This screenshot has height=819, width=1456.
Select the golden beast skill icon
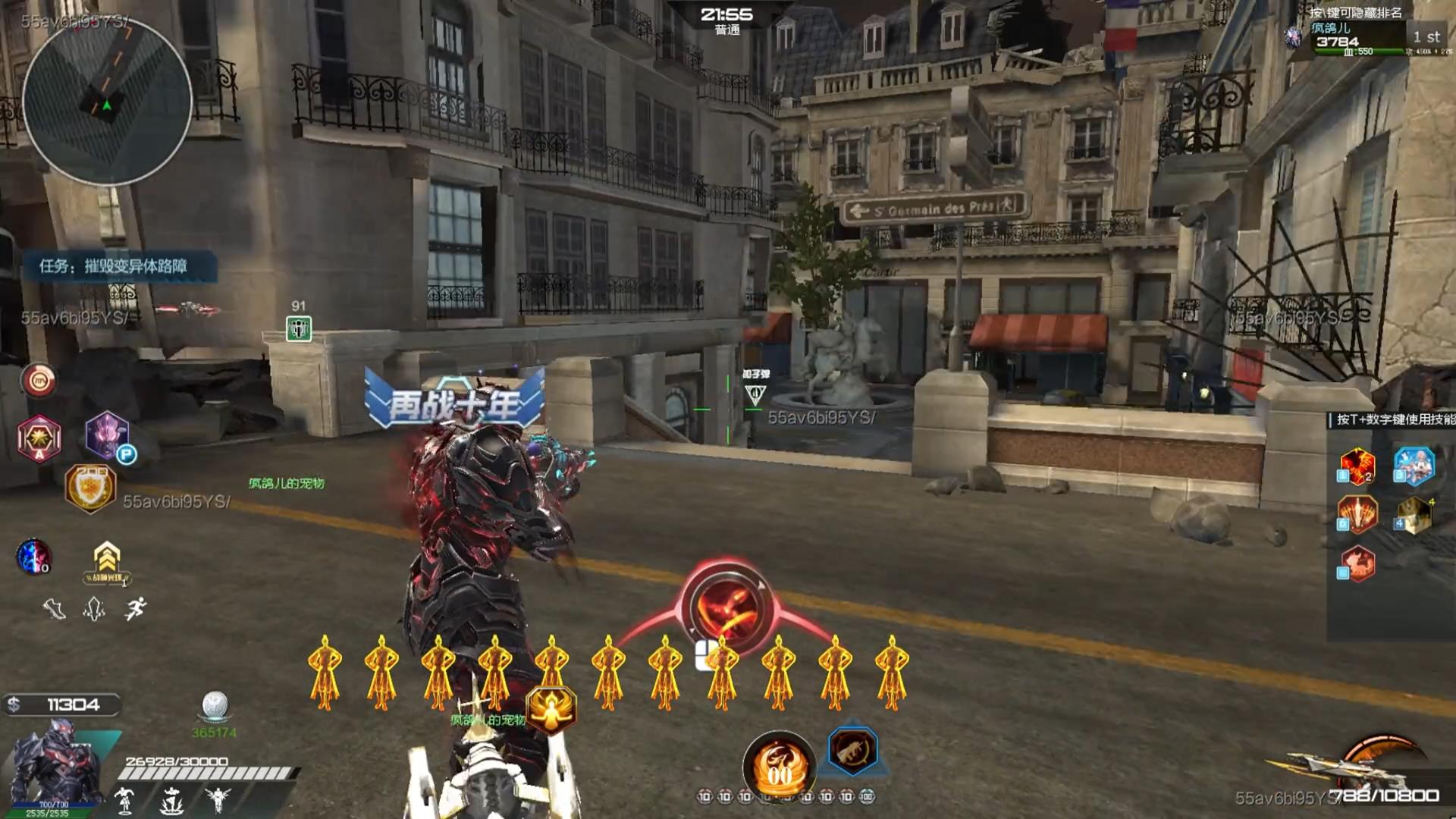tap(1414, 516)
